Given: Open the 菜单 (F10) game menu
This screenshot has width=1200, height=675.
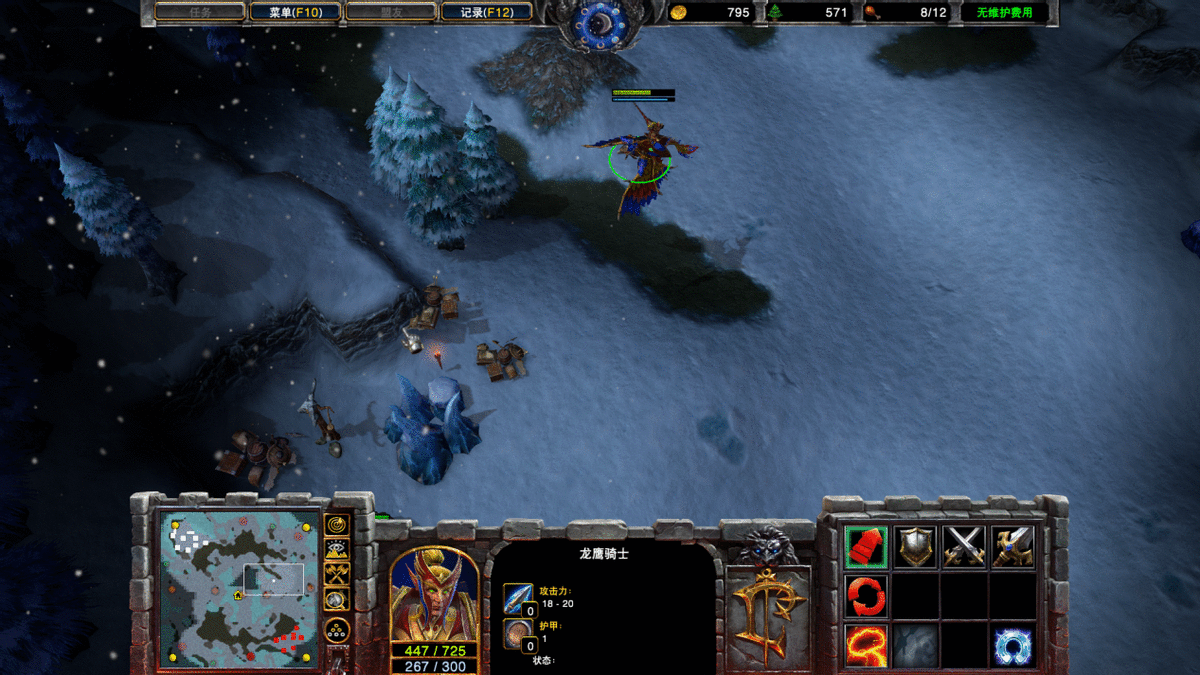Looking at the screenshot, I should (x=294, y=13).
